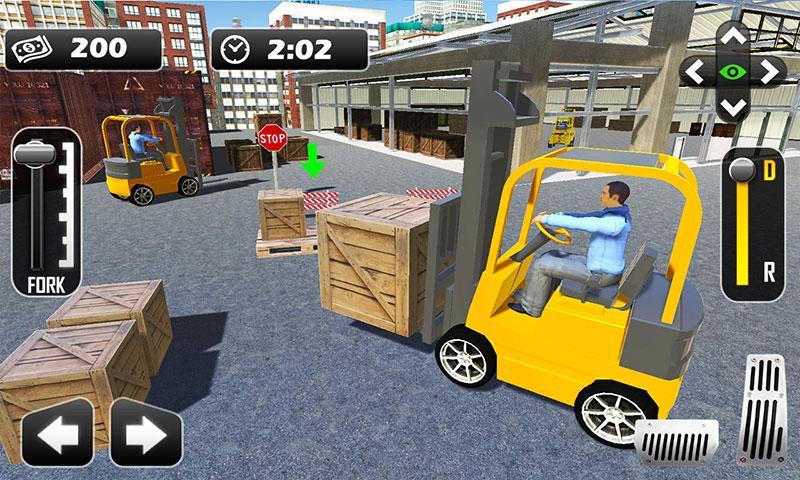Tilt camera up with the up arrow
Screen dimensions: 800x480
tap(733, 38)
